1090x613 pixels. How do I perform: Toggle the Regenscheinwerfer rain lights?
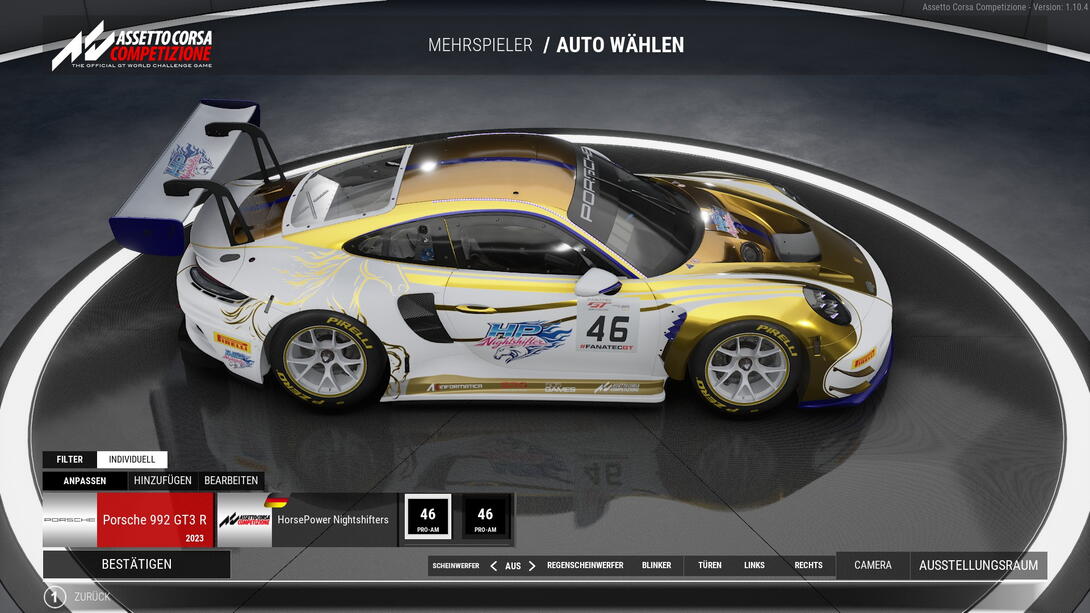(585, 566)
